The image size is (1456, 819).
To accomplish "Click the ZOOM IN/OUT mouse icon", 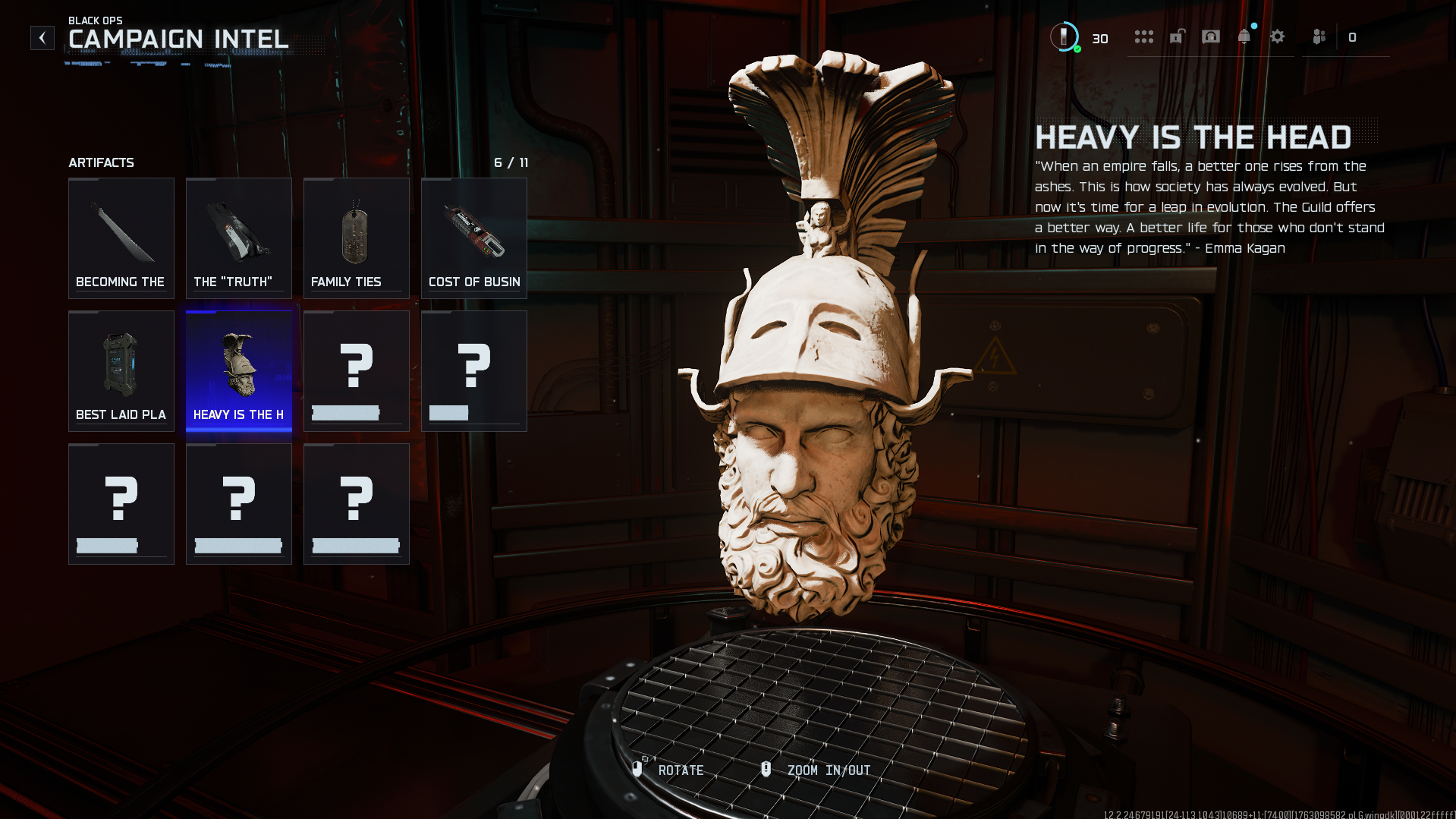I will tap(766, 769).
